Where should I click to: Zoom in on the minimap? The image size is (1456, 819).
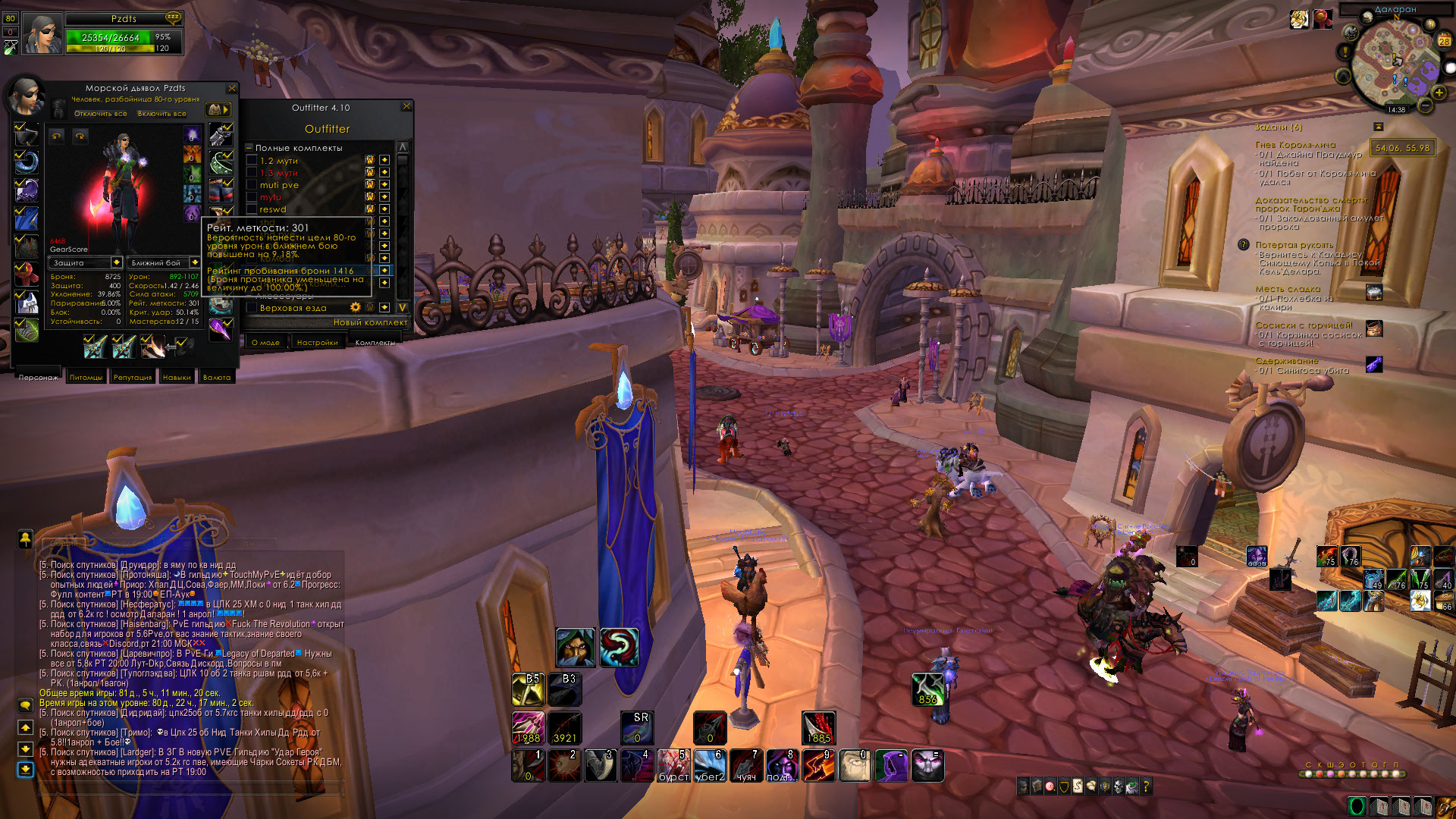coord(1439,93)
